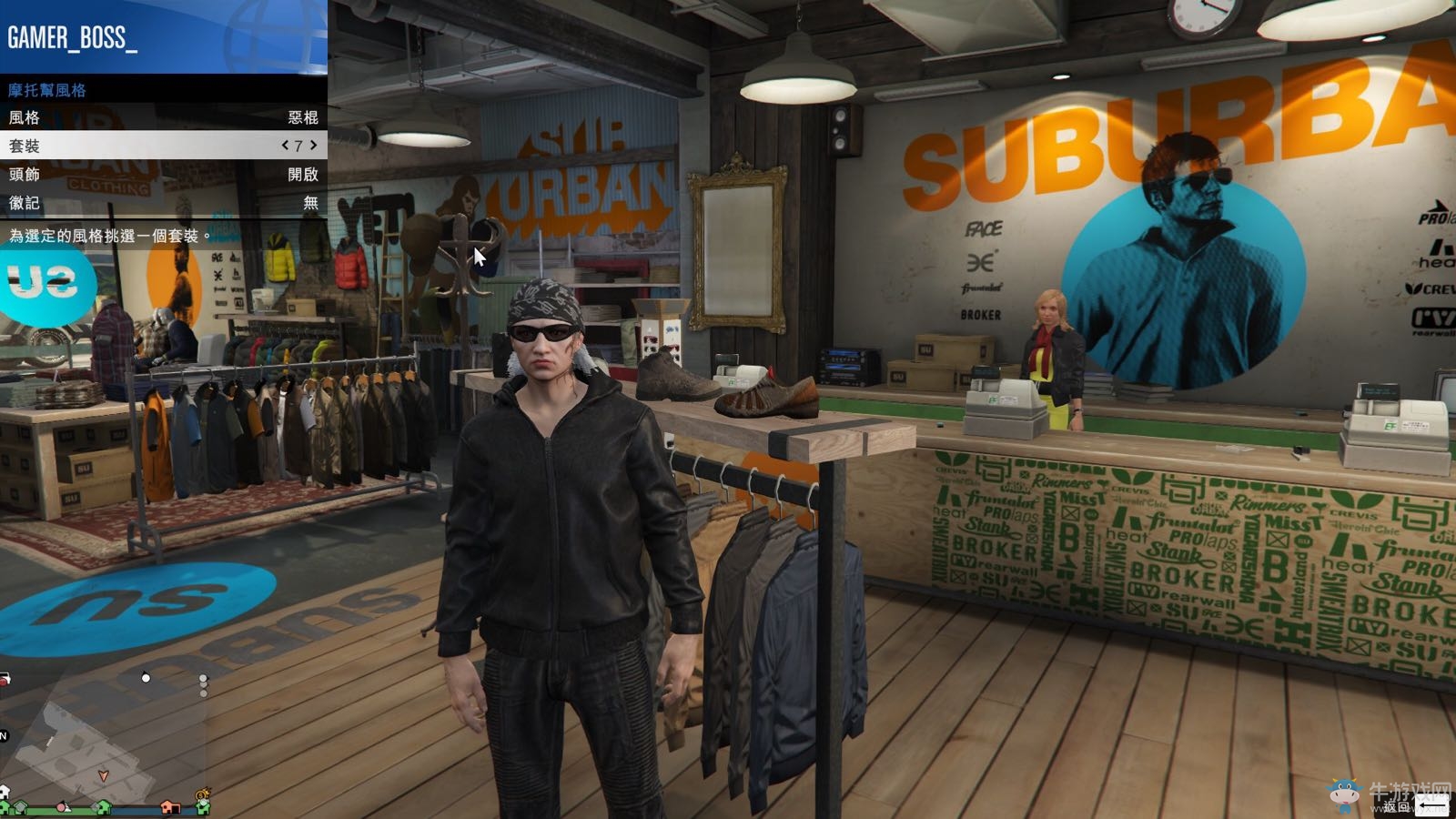Click the pink property house icon on minimap bar
This screenshot has height=819, width=1456.
pos(170,808)
